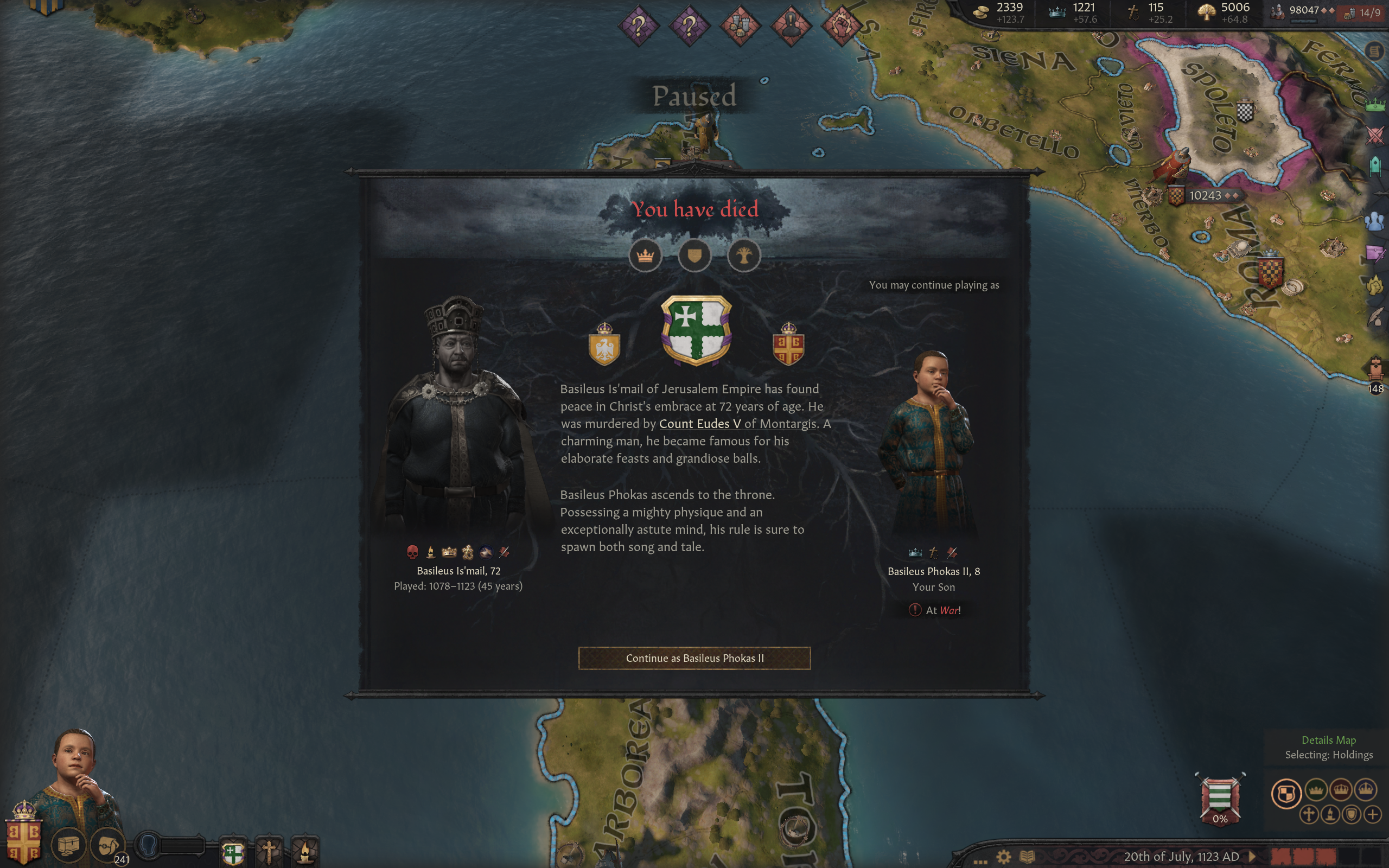Open the treasure chest inventory button

pyautogui.click(x=68, y=845)
